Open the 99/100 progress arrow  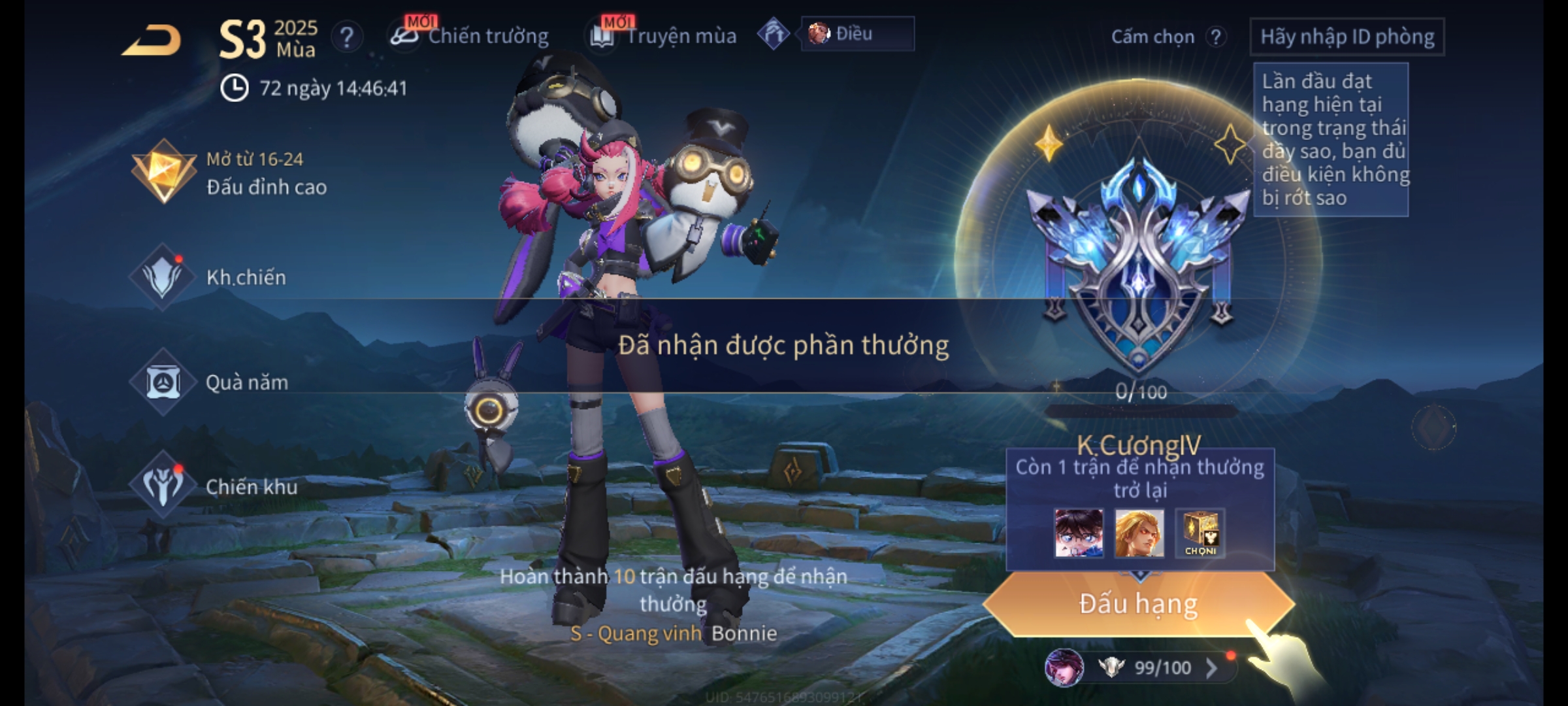[x=1211, y=667]
